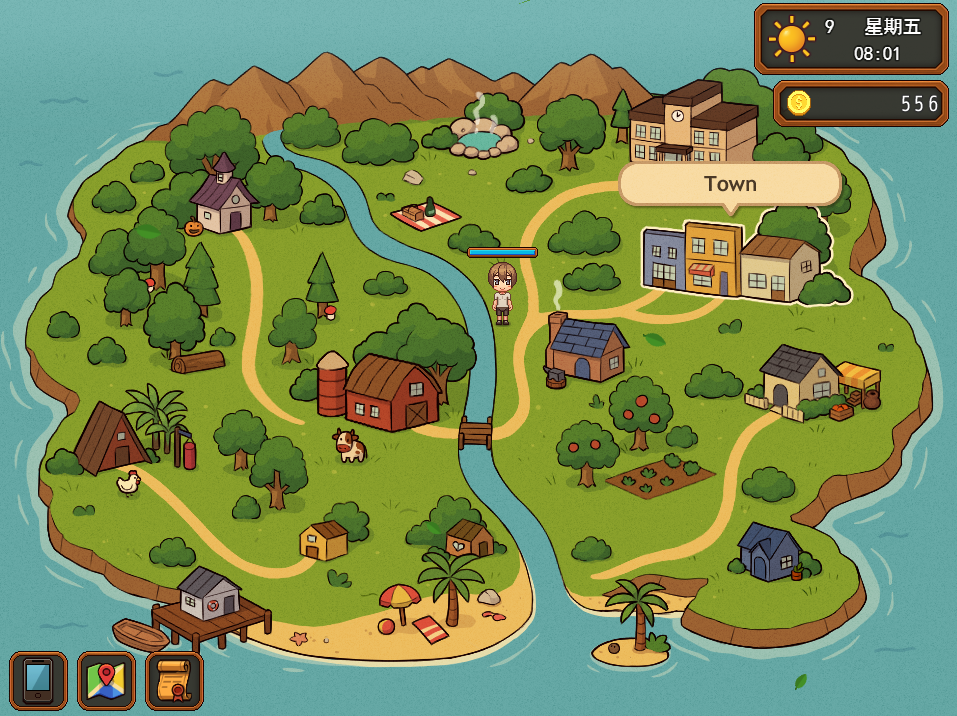The width and height of the screenshot is (957, 716).
Task: Open the quest scroll icon
Action: pyautogui.click(x=174, y=681)
